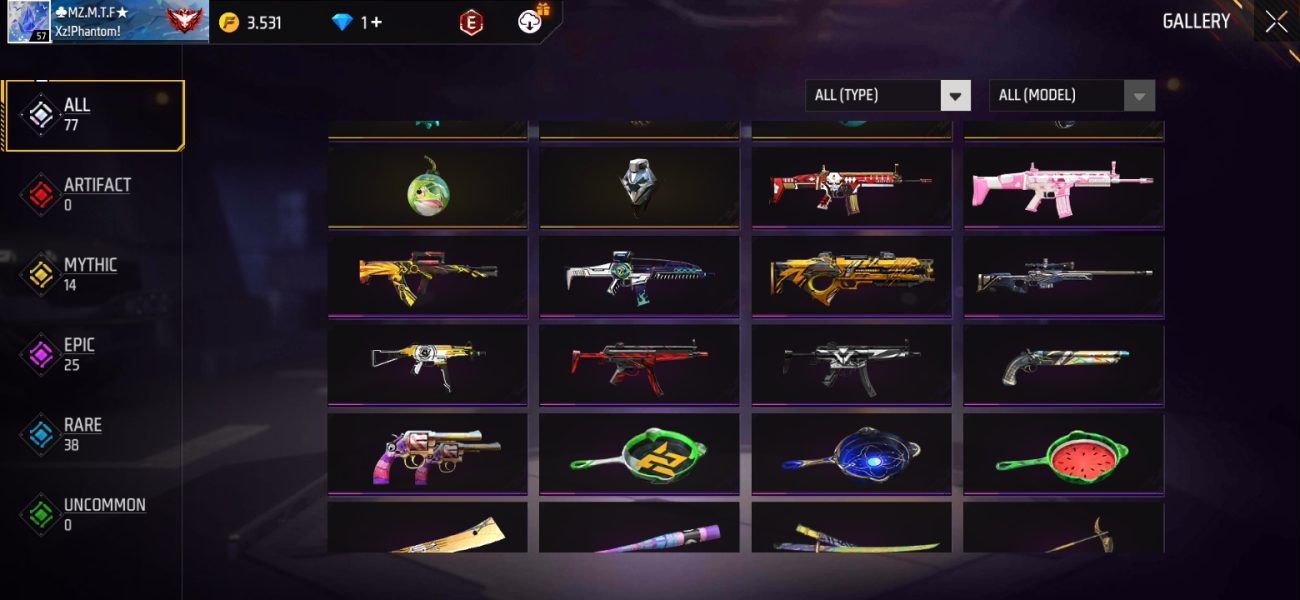Switch to the ALL category tab
The image size is (1300, 600).
tap(95, 115)
